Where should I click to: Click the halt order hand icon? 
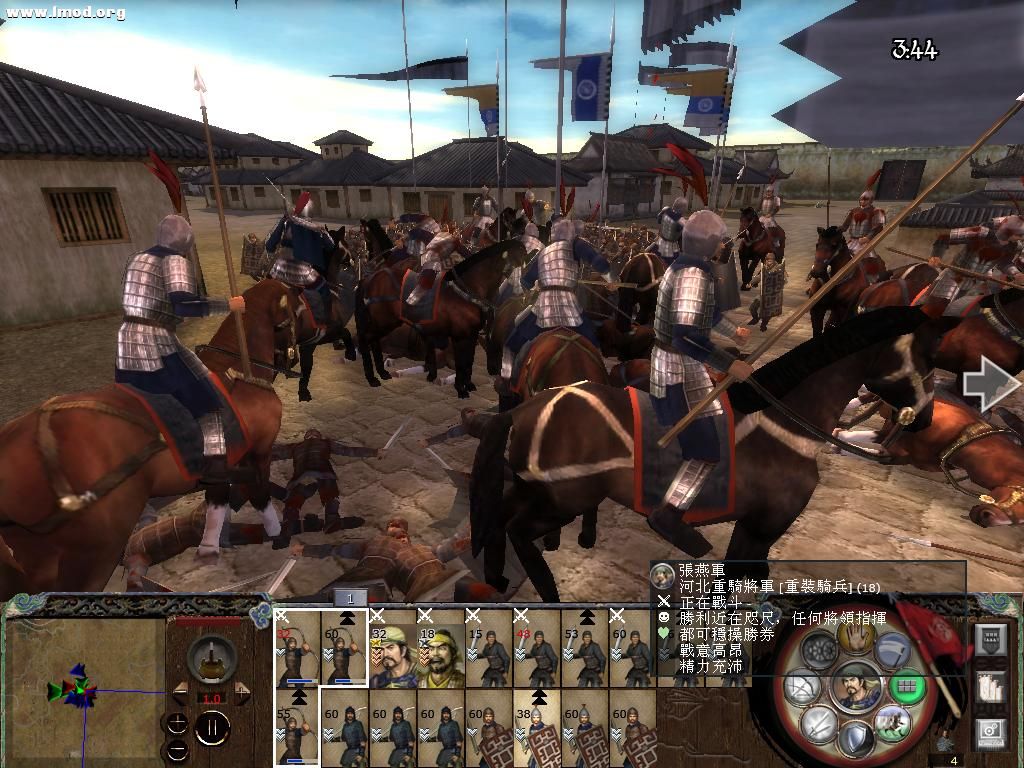[857, 636]
